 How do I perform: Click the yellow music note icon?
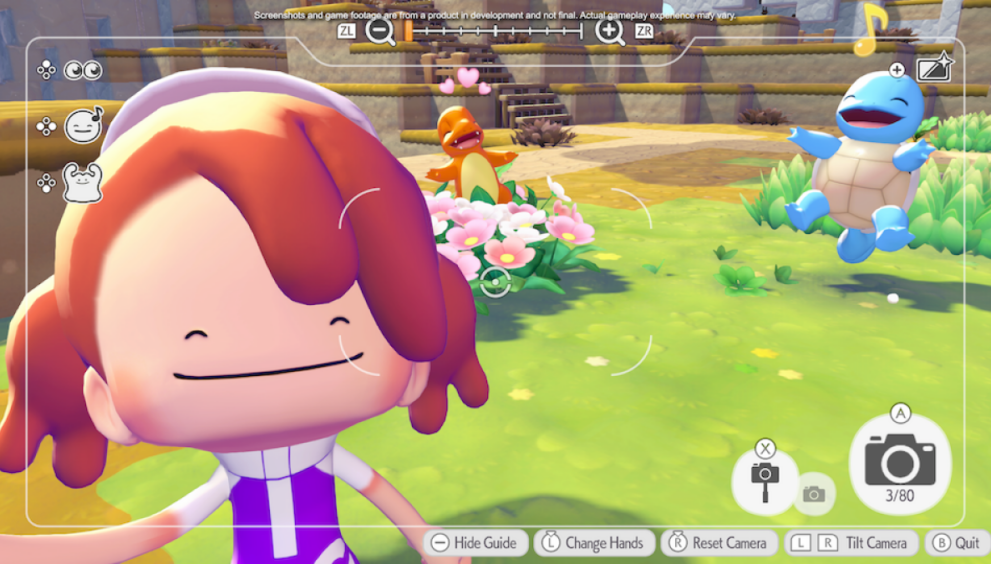pos(871,30)
